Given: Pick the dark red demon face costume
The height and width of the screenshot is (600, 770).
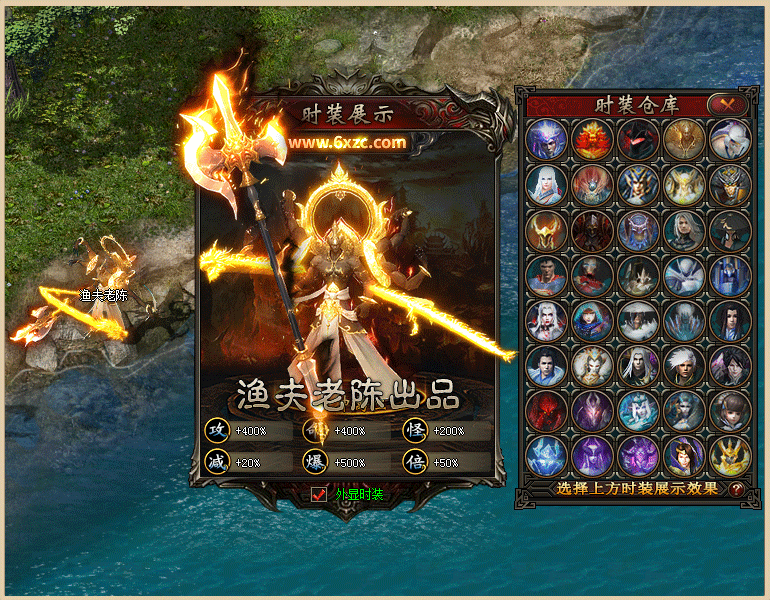Looking at the screenshot, I should pyautogui.click(x=546, y=410).
